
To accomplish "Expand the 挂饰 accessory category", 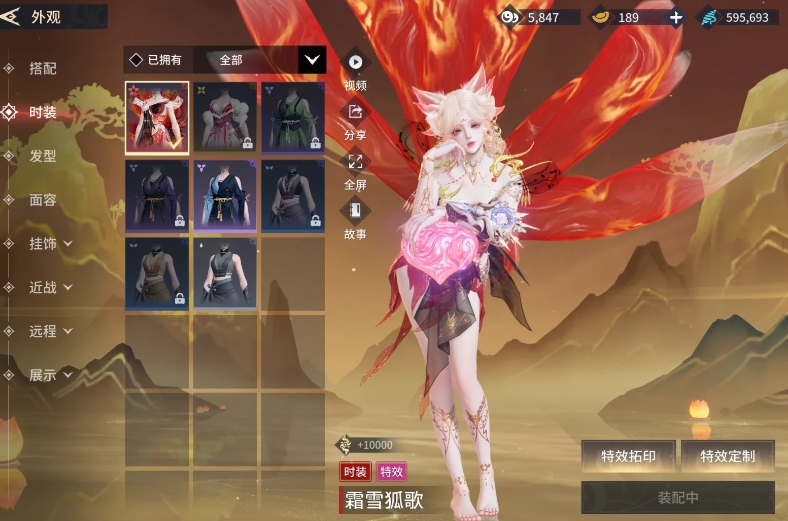I will click(51, 243).
